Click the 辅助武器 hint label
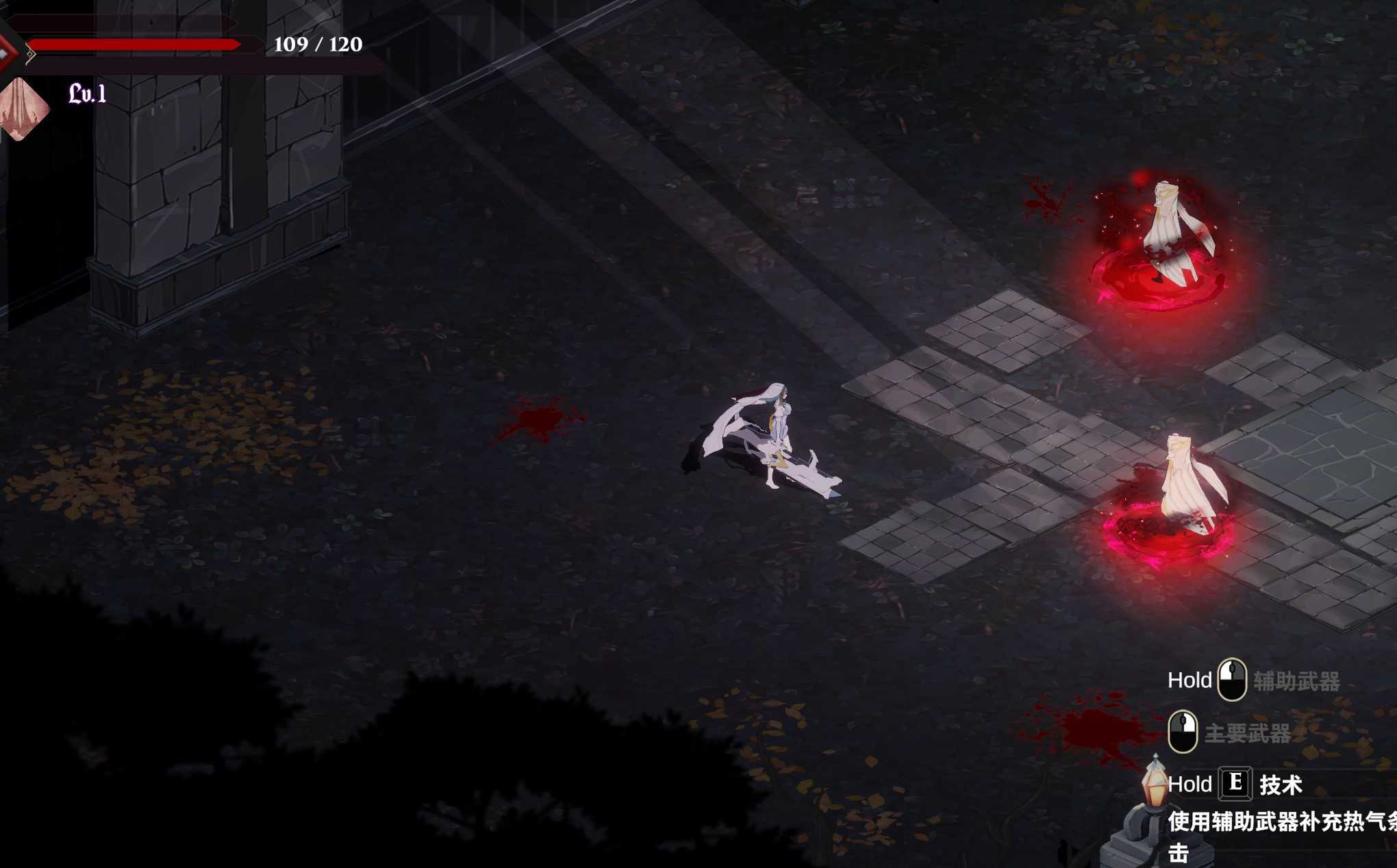Image resolution: width=1397 pixels, height=868 pixels. click(1298, 680)
